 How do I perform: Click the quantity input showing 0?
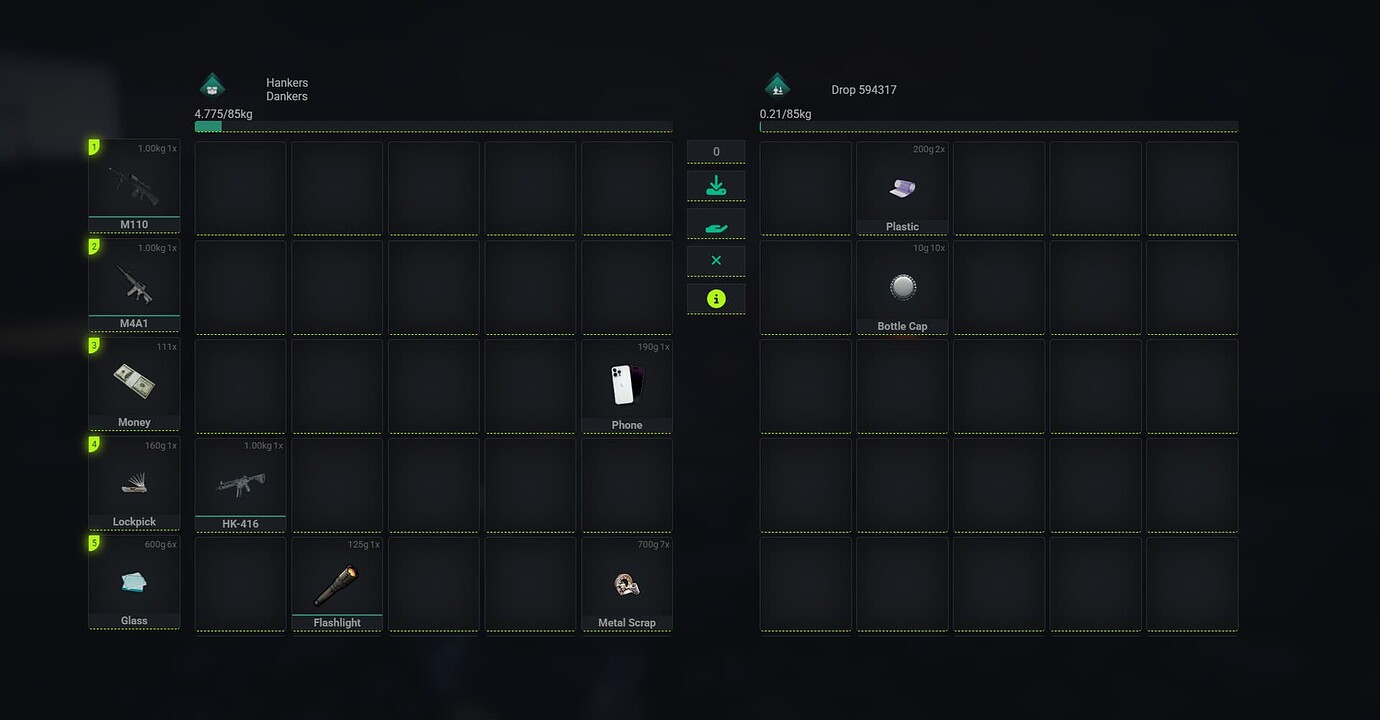pyautogui.click(x=715, y=150)
